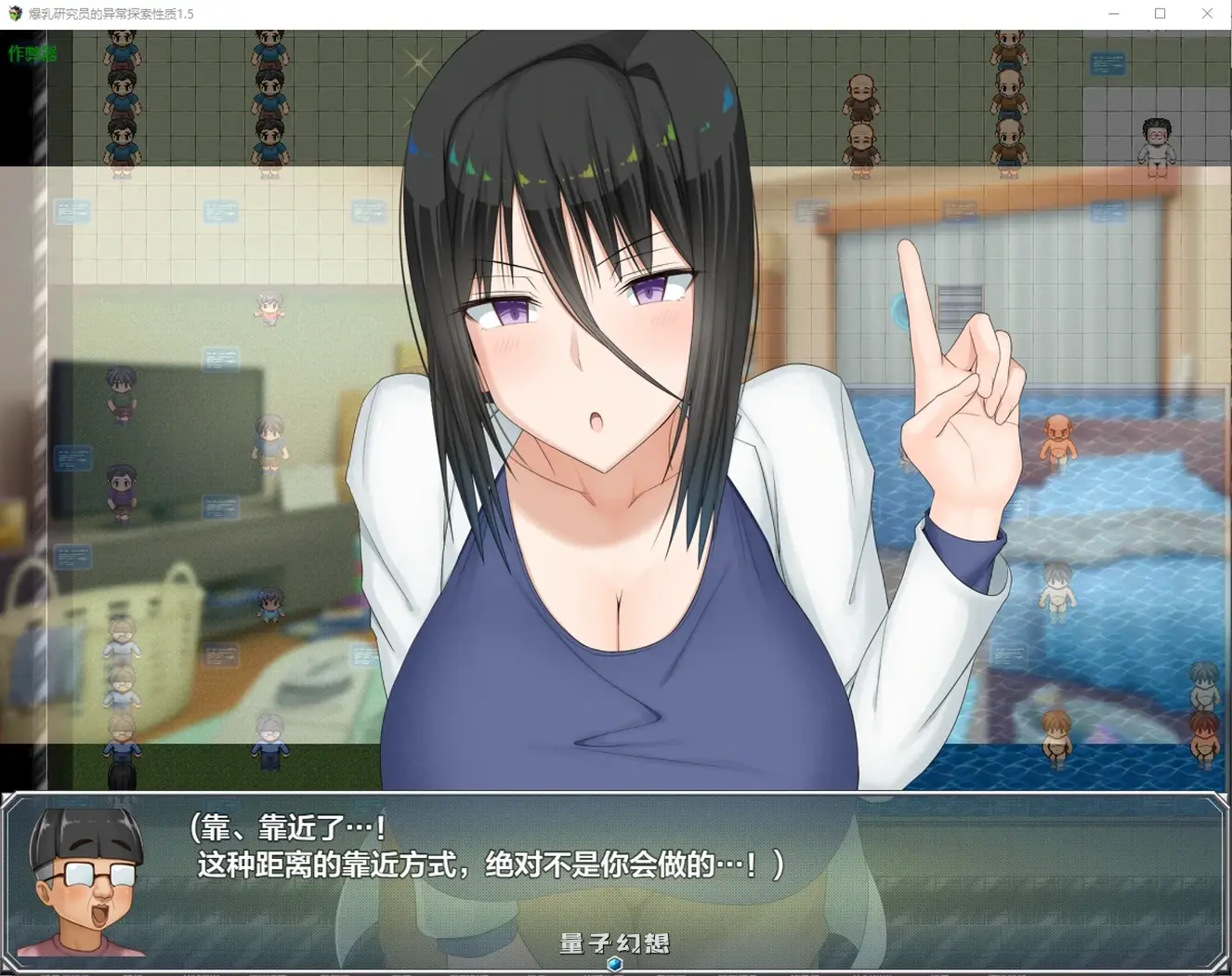Click the lone NPC sprite at top-right corner
The height and width of the screenshot is (976, 1232).
pyautogui.click(x=1157, y=144)
